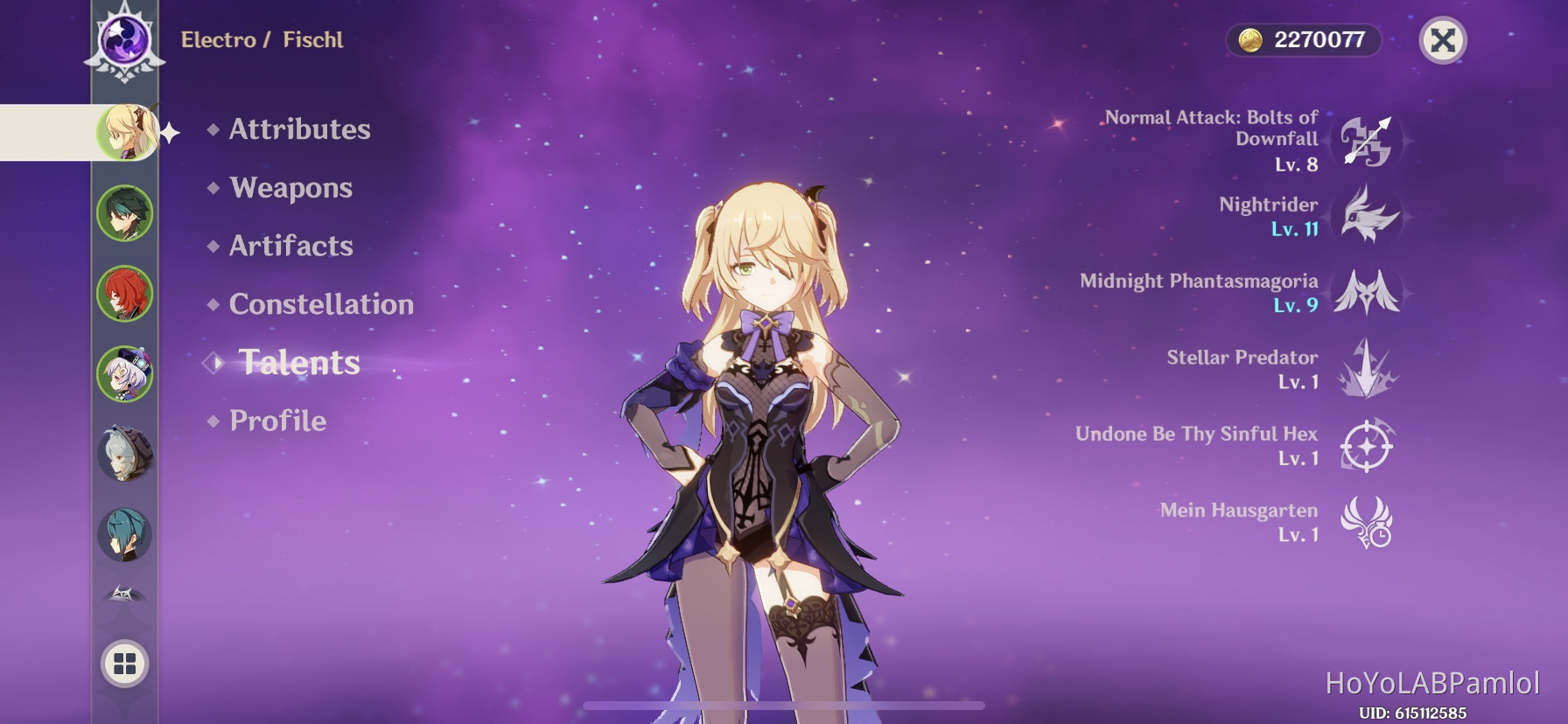Open the Weapons section
This screenshot has height=724, width=1568.
[290, 187]
